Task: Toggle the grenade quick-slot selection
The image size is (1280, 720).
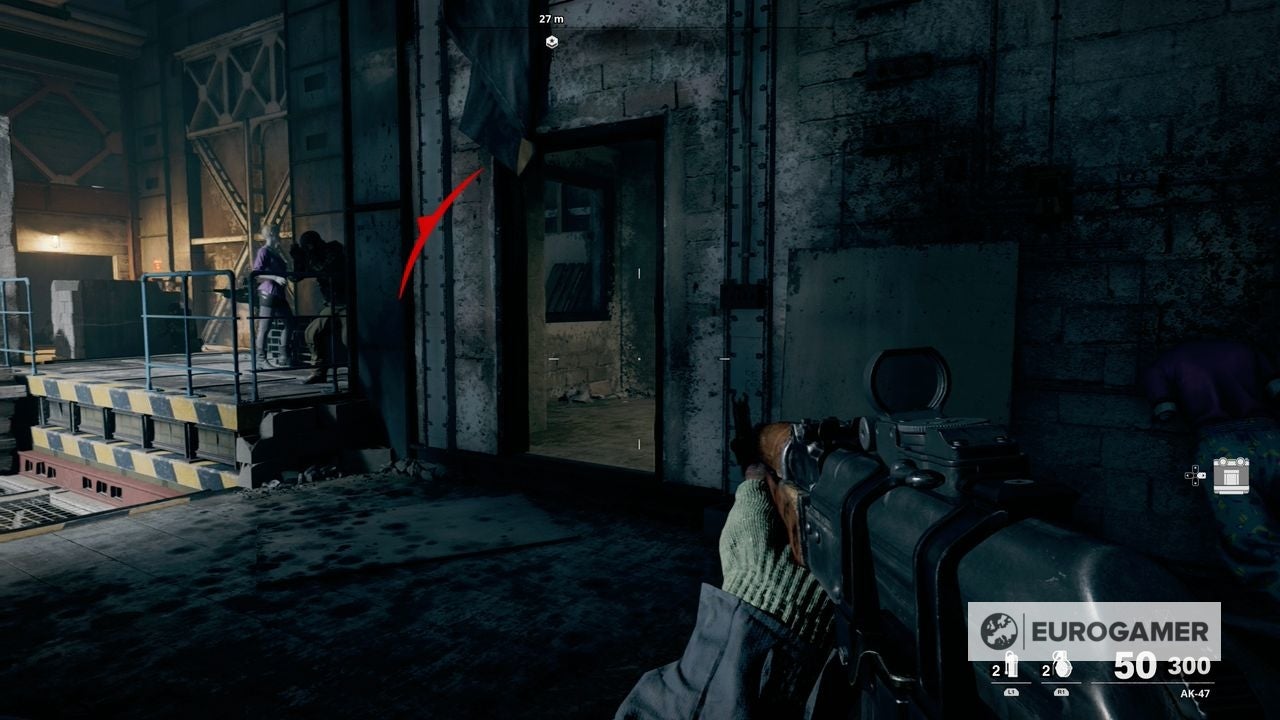Action: pos(1063,664)
